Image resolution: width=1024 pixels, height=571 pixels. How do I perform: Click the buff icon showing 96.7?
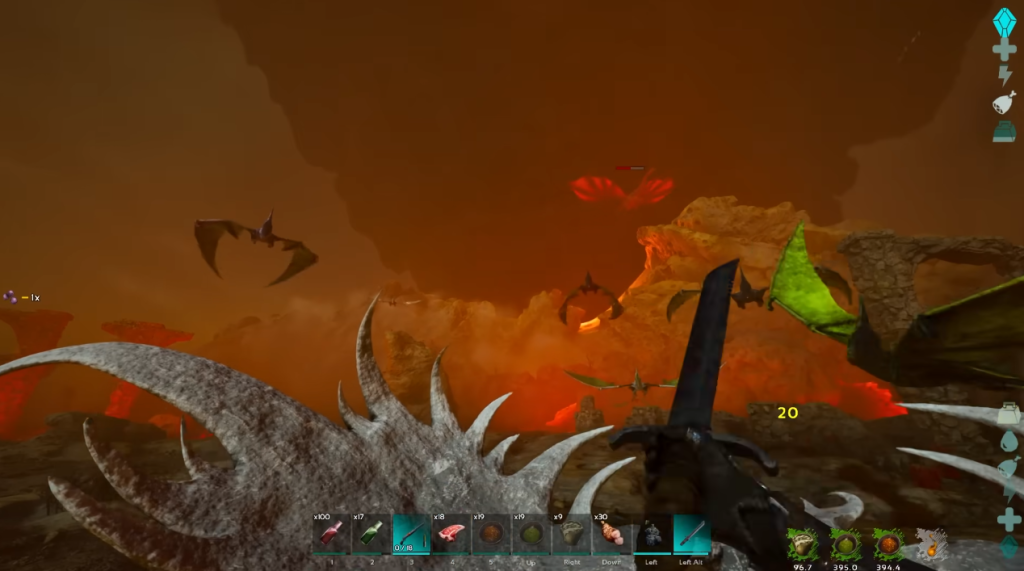[802, 545]
